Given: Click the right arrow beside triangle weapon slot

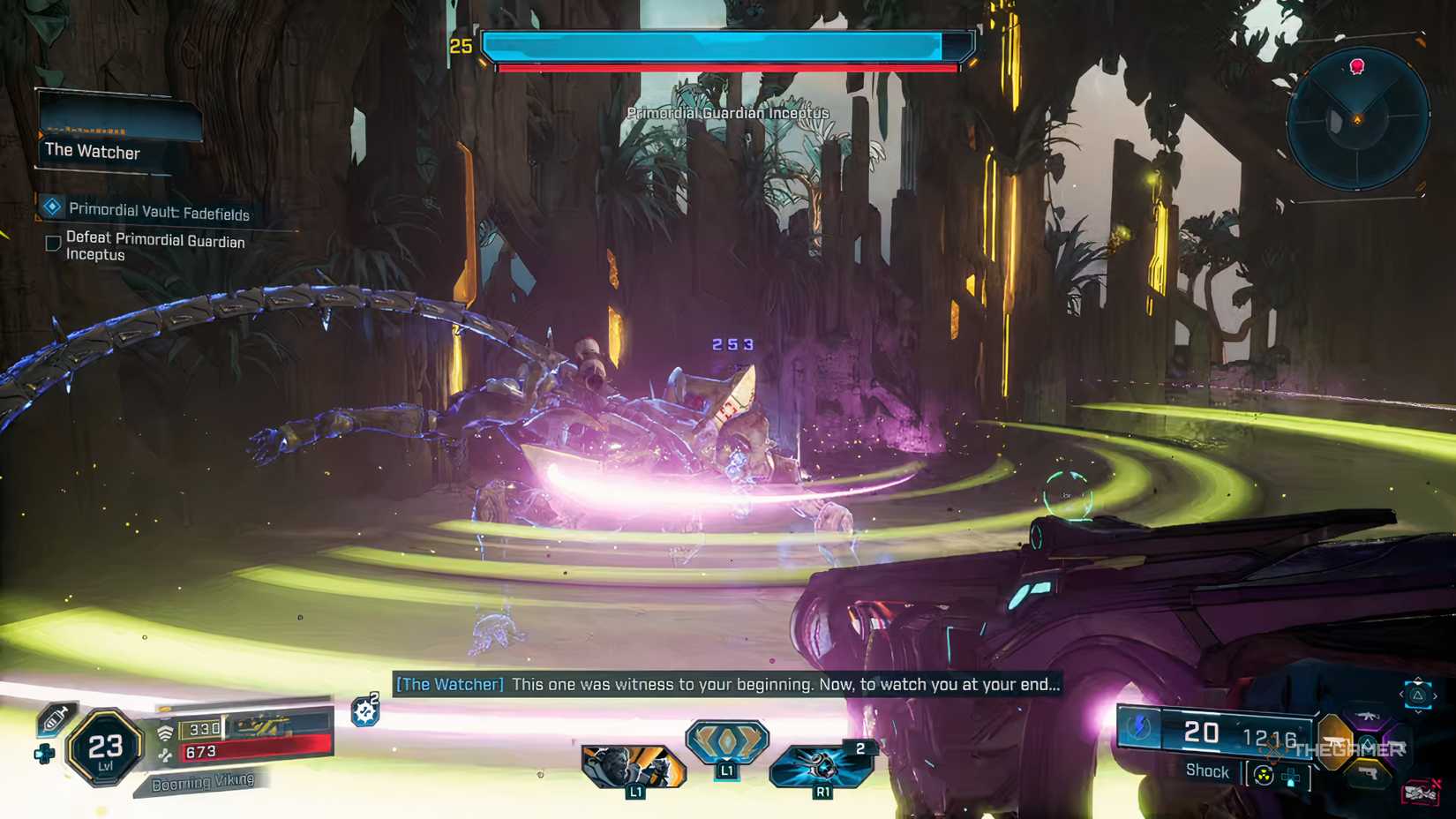Looking at the screenshot, I should pyautogui.click(x=1437, y=695).
